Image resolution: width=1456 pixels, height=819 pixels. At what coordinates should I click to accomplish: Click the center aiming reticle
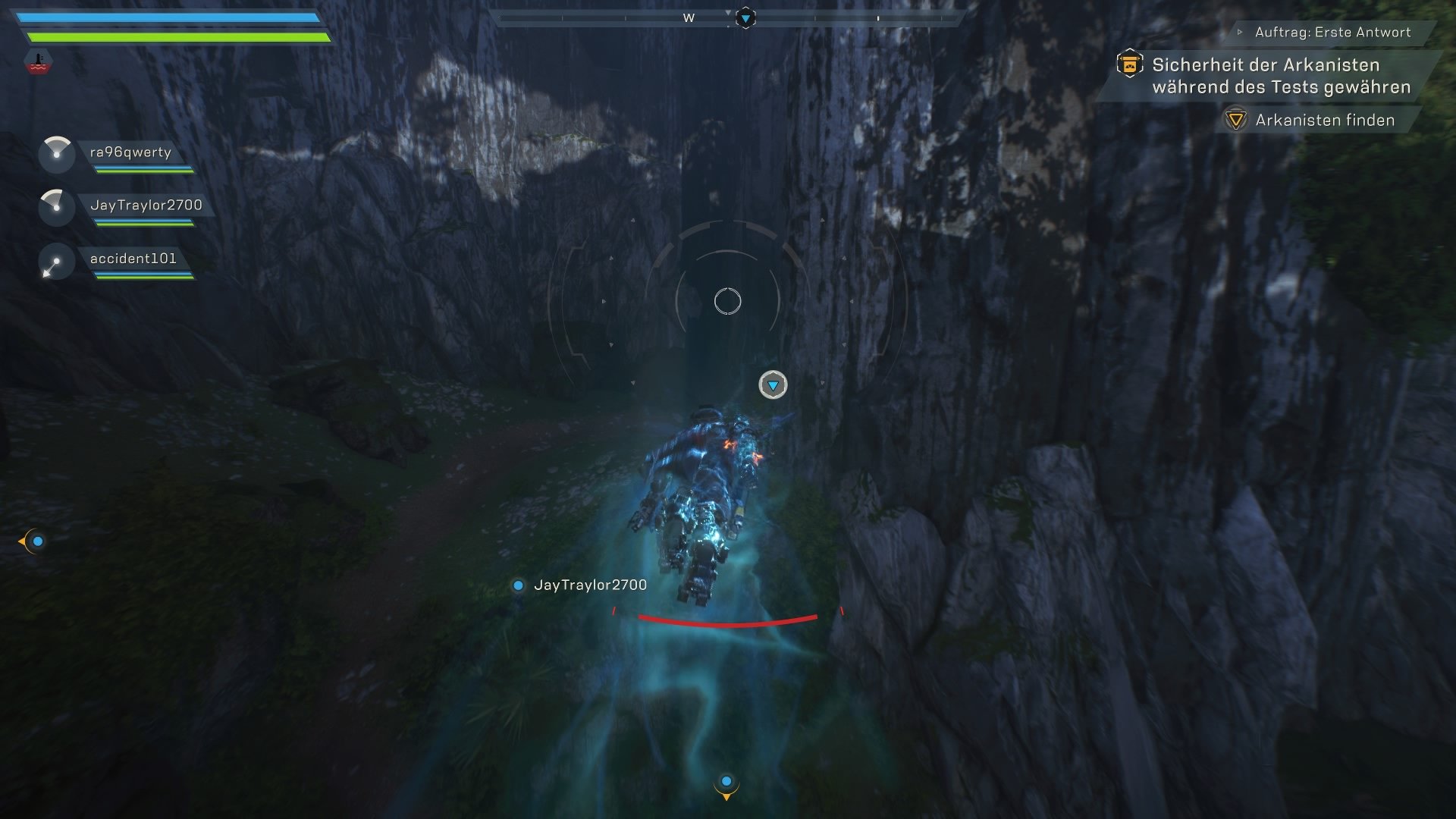tap(729, 301)
